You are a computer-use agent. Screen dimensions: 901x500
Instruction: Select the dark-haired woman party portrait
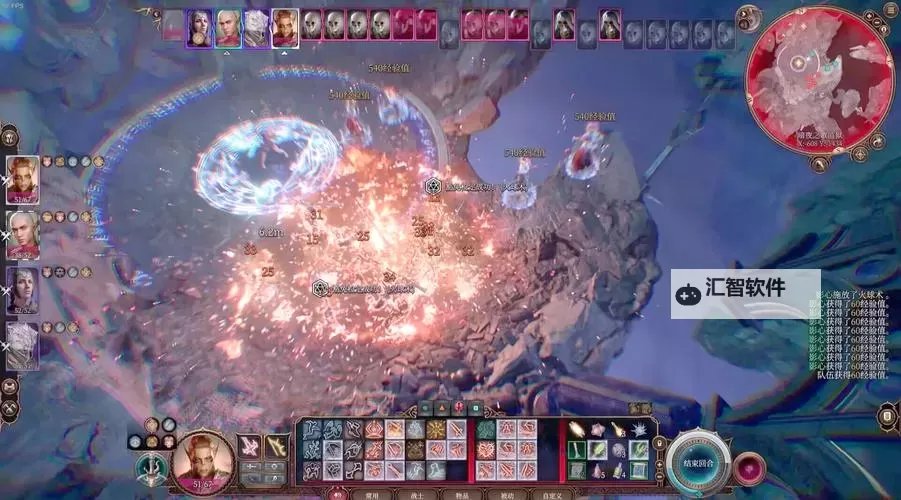click(x=23, y=290)
